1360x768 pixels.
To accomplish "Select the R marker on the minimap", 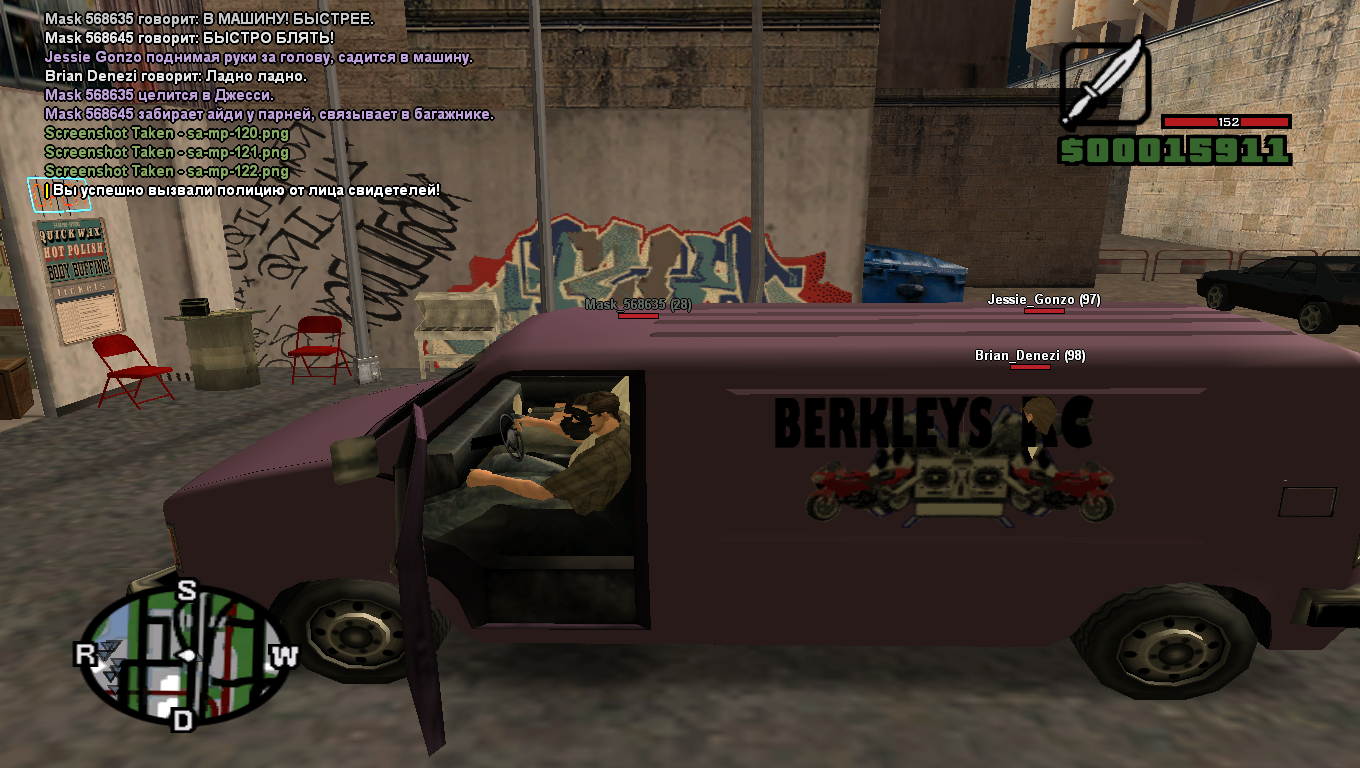I will [85, 654].
